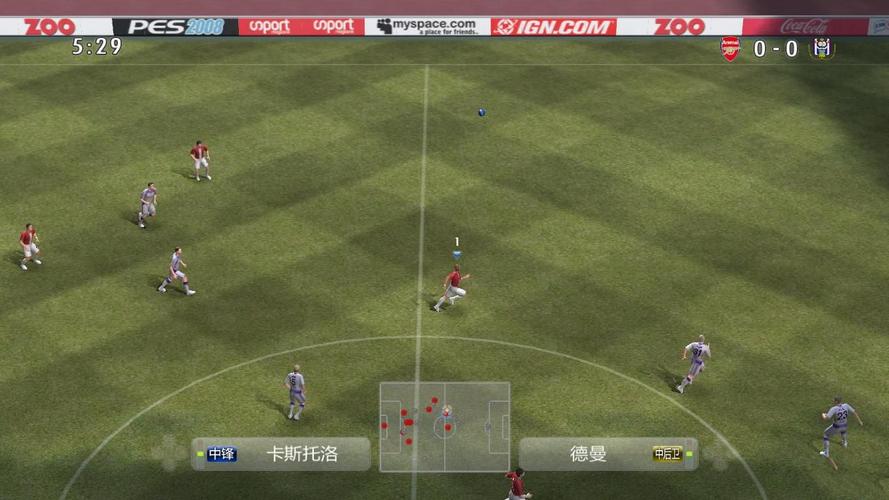Click the blue 中锋 position badge

tap(222, 454)
